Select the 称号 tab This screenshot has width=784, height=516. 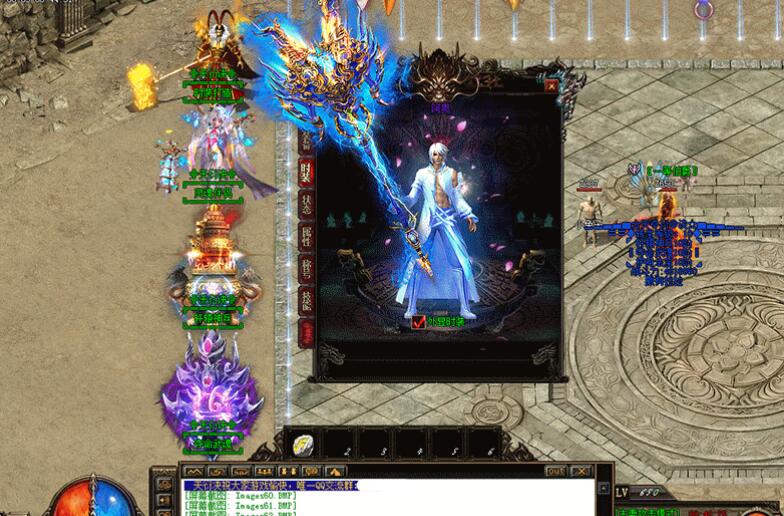(306, 268)
